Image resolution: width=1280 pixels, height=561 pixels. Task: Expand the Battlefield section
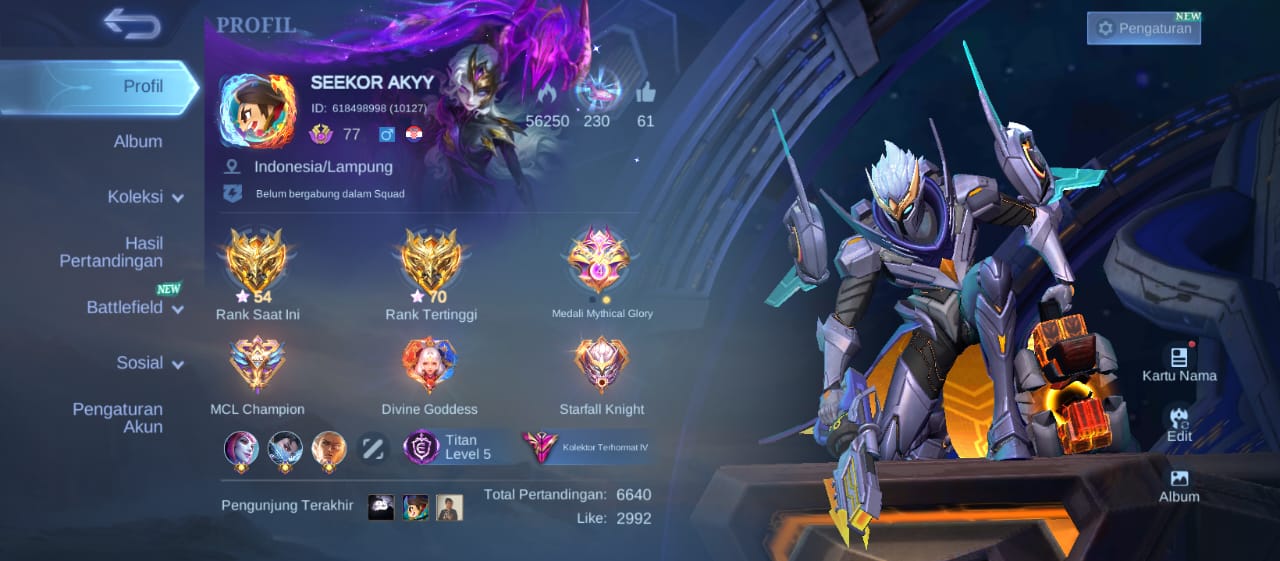[135, 307]
